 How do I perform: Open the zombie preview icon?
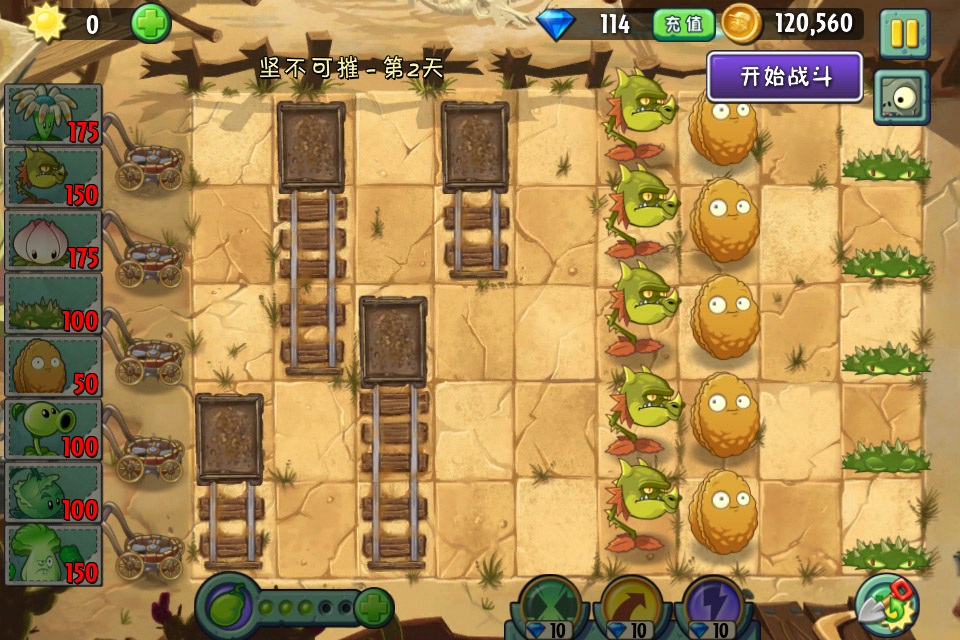pos(902,97)
